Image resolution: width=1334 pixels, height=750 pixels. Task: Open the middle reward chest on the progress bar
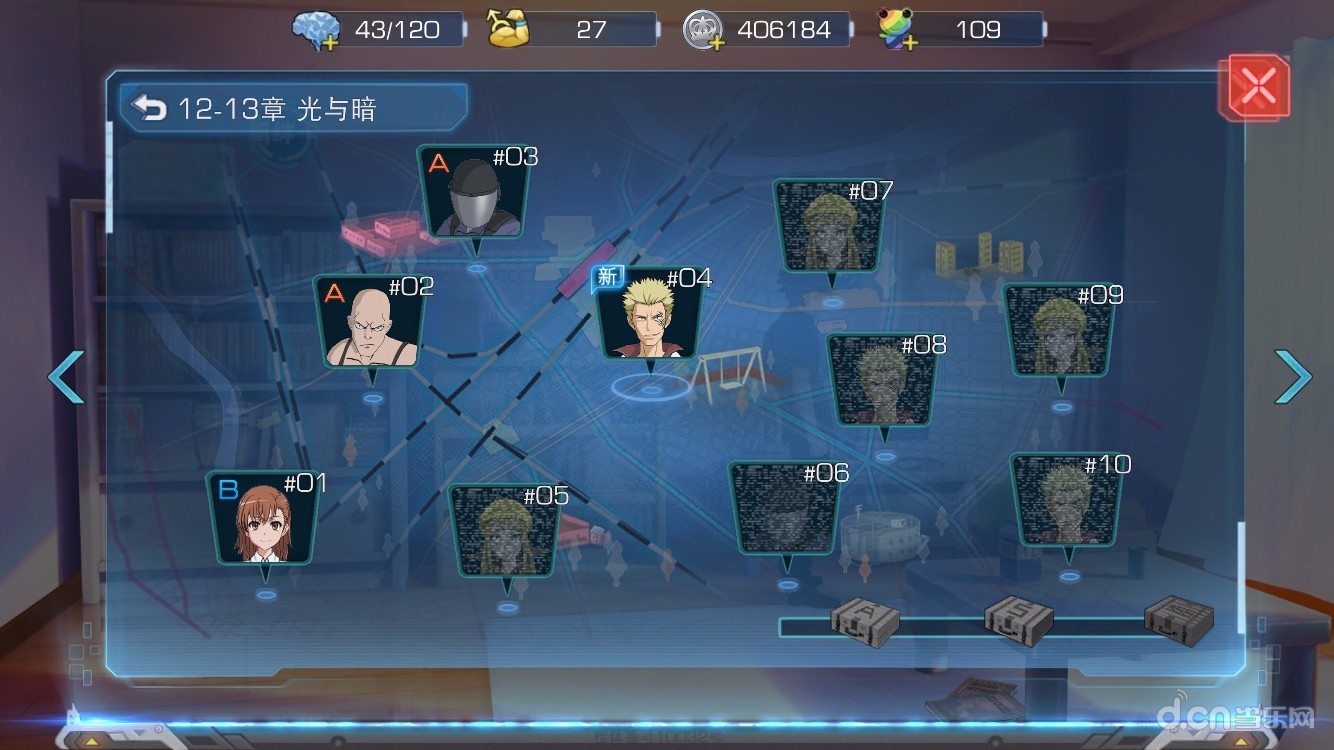tap(1018, 621)
